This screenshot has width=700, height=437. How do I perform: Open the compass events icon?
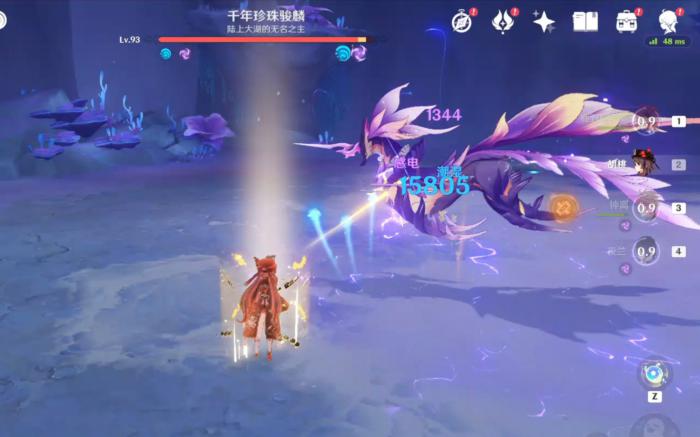pyautogui.click(x=461, y=22)
